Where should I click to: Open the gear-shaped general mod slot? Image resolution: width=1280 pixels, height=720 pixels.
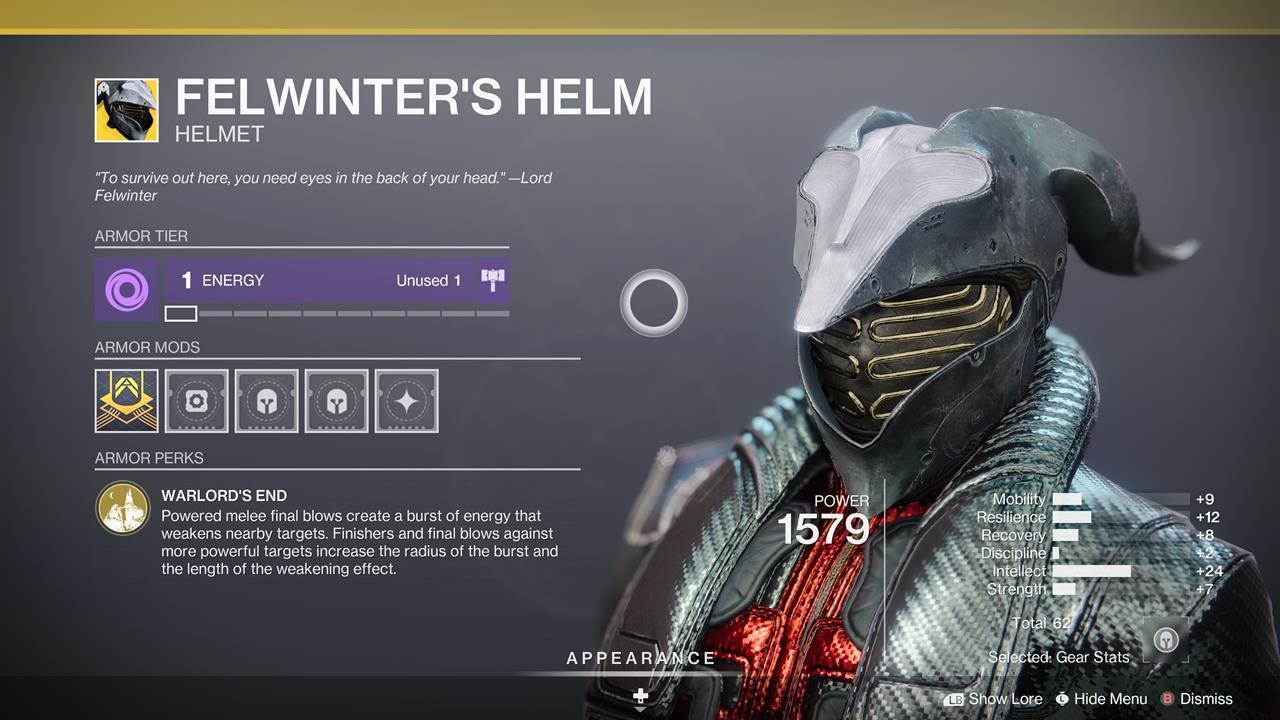pyautogui.click(x=196, y=401)
